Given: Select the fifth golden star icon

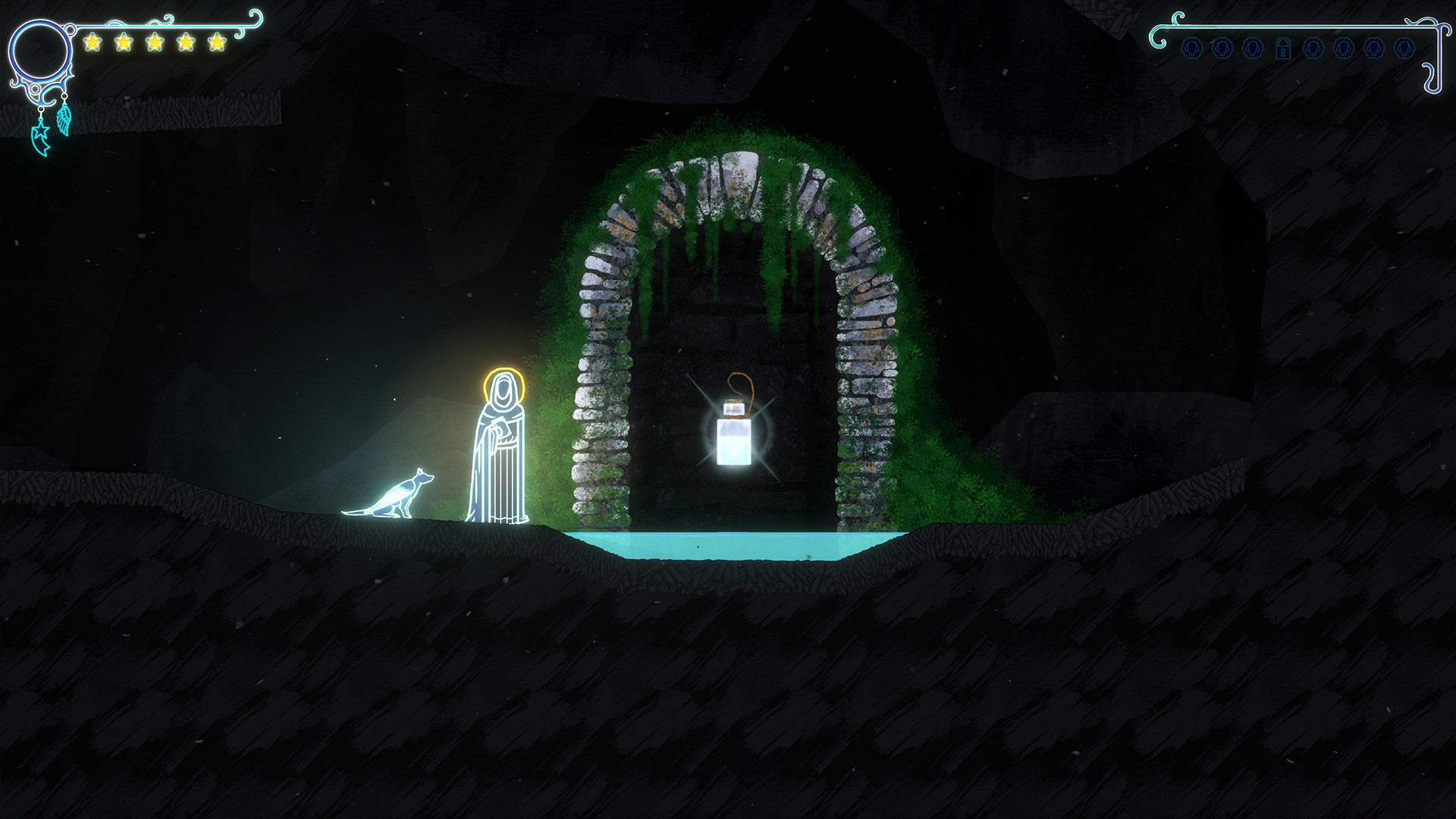Looking at the screenshot, I should click(x=217, y=43).
